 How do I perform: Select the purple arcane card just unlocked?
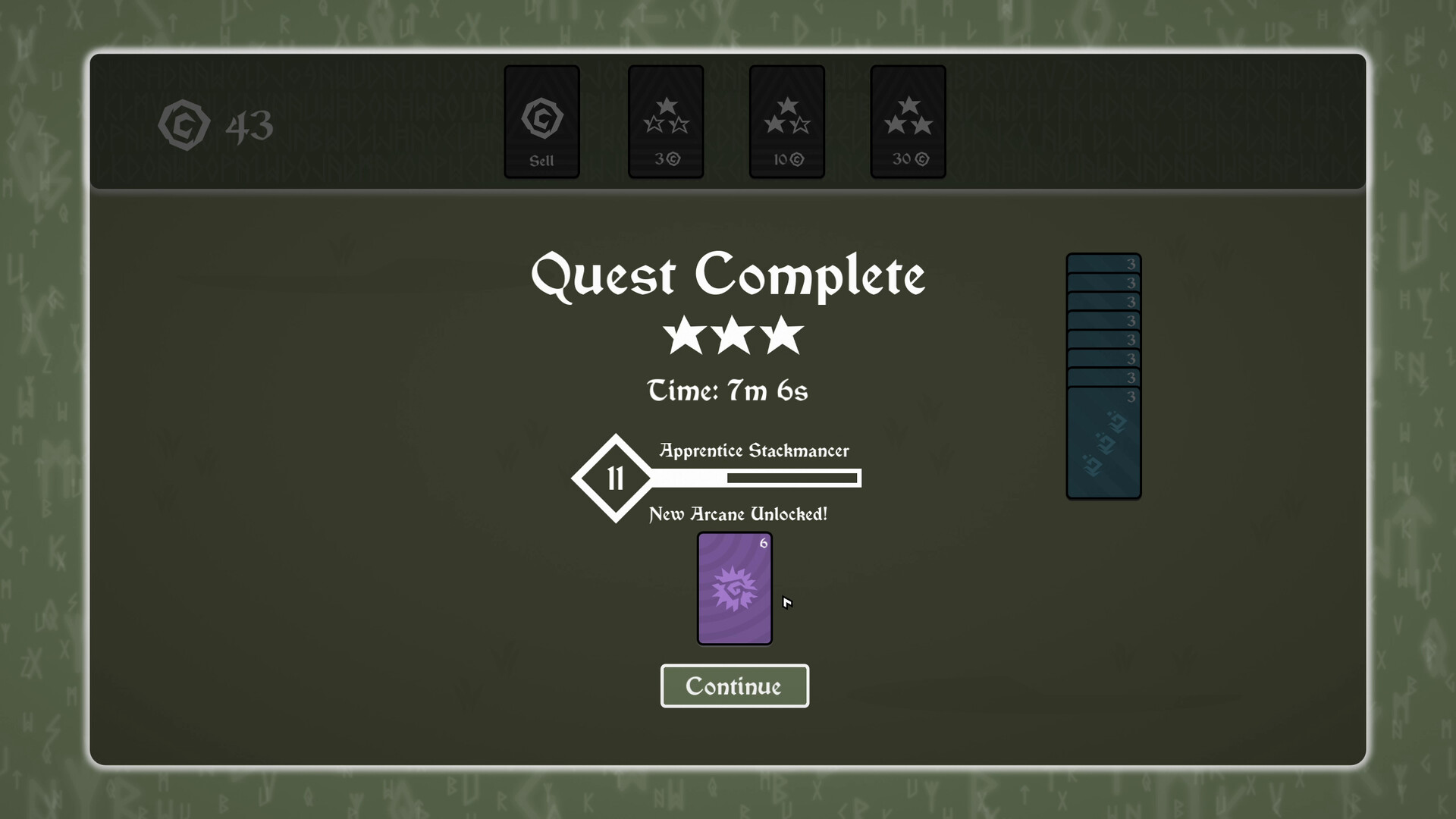click(734, 590)
